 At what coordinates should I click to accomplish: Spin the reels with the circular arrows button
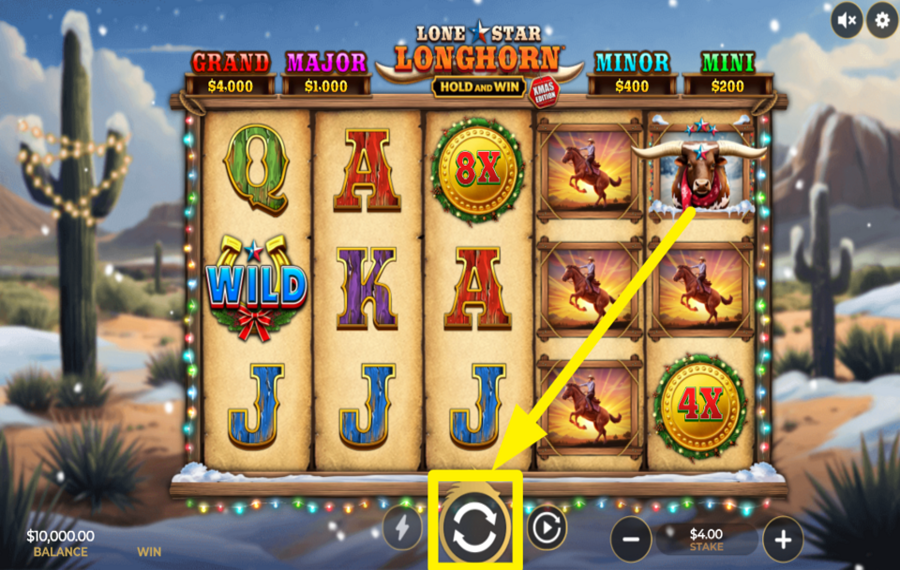(x=475, y=527)
